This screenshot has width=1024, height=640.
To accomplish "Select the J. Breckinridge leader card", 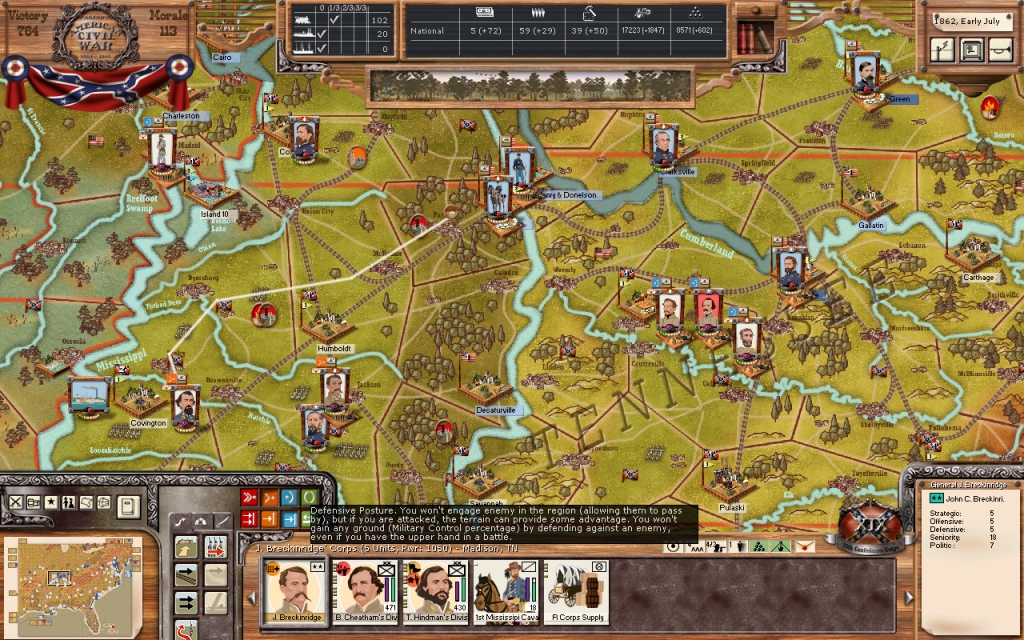I will point(297,586).
